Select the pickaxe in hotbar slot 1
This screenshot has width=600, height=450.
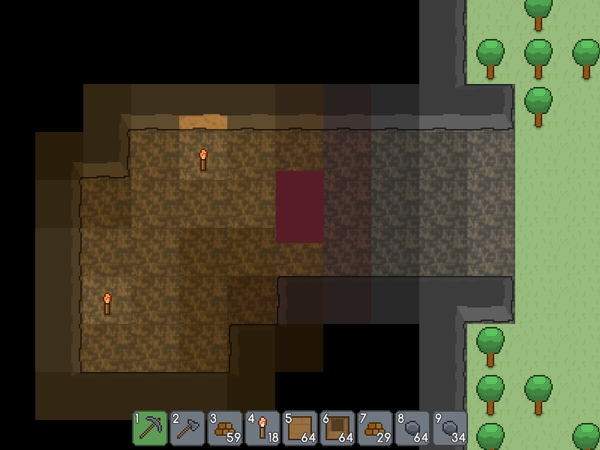coord(150,428)
